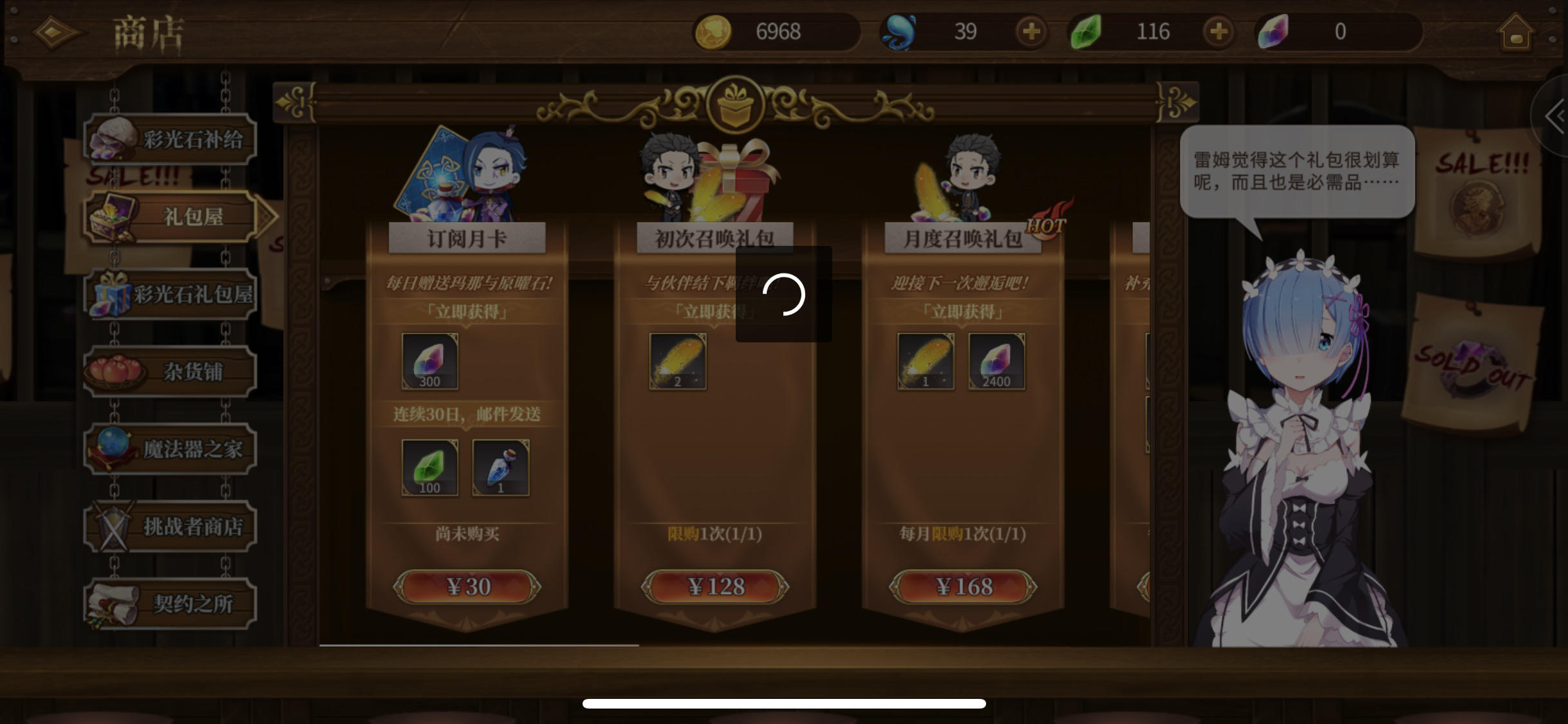This screenshot has height=724, width=1568.
Task: Tap the apple basket icon for 杂货铺
Action: [x=115, y=369]
